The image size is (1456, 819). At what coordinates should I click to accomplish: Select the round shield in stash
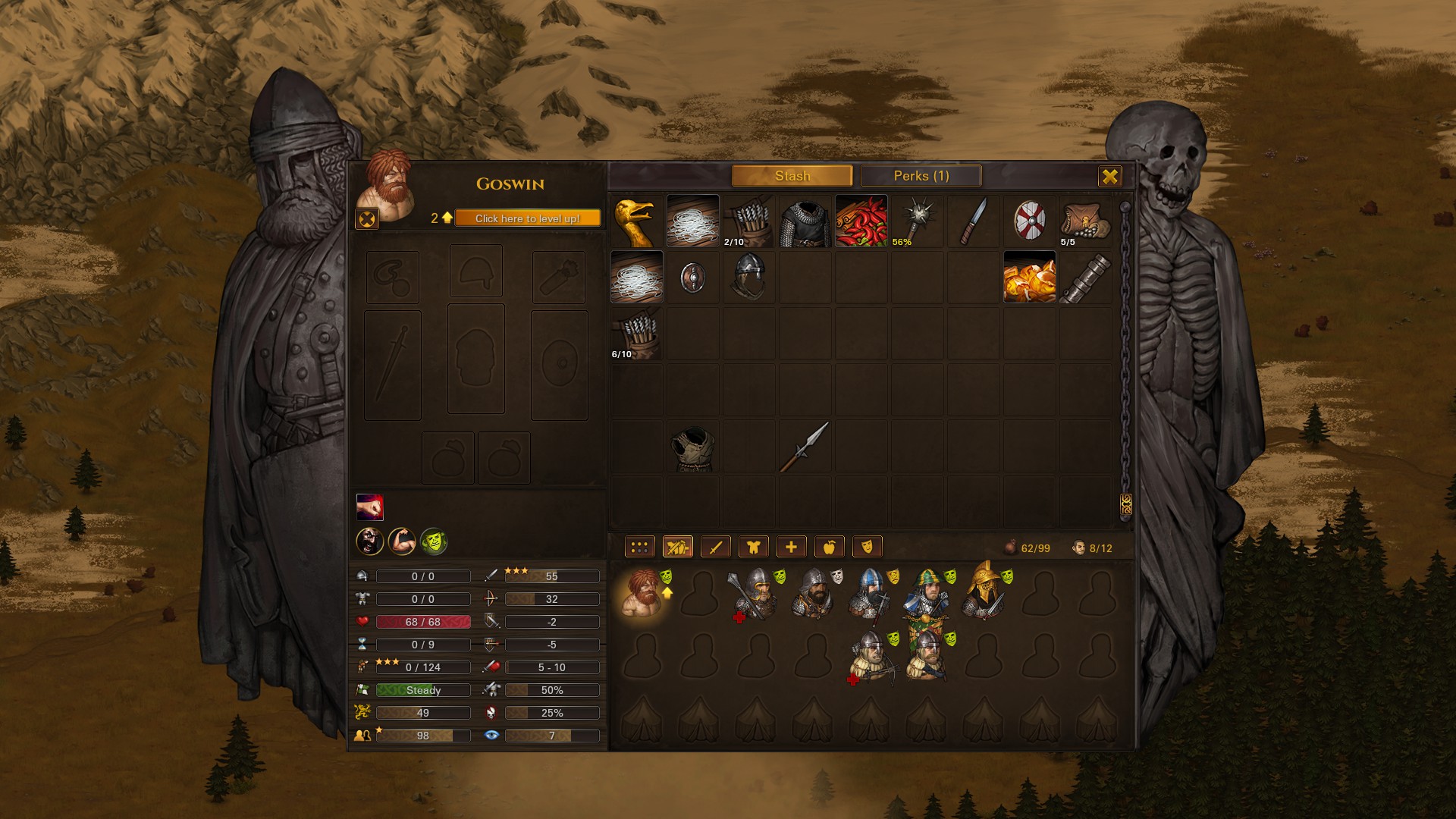1030,221
